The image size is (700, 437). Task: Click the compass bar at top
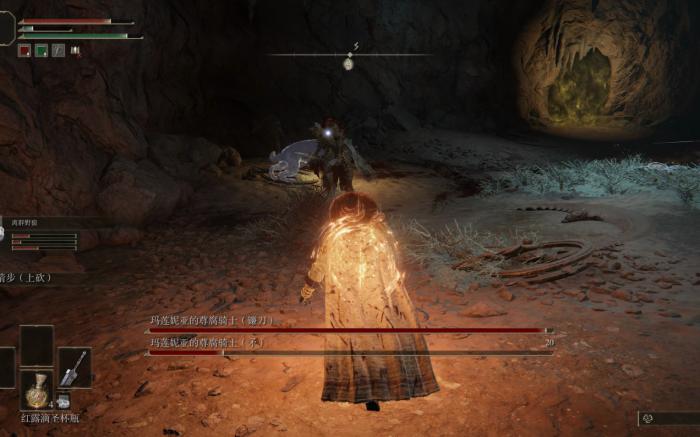[x=348, y=55]
